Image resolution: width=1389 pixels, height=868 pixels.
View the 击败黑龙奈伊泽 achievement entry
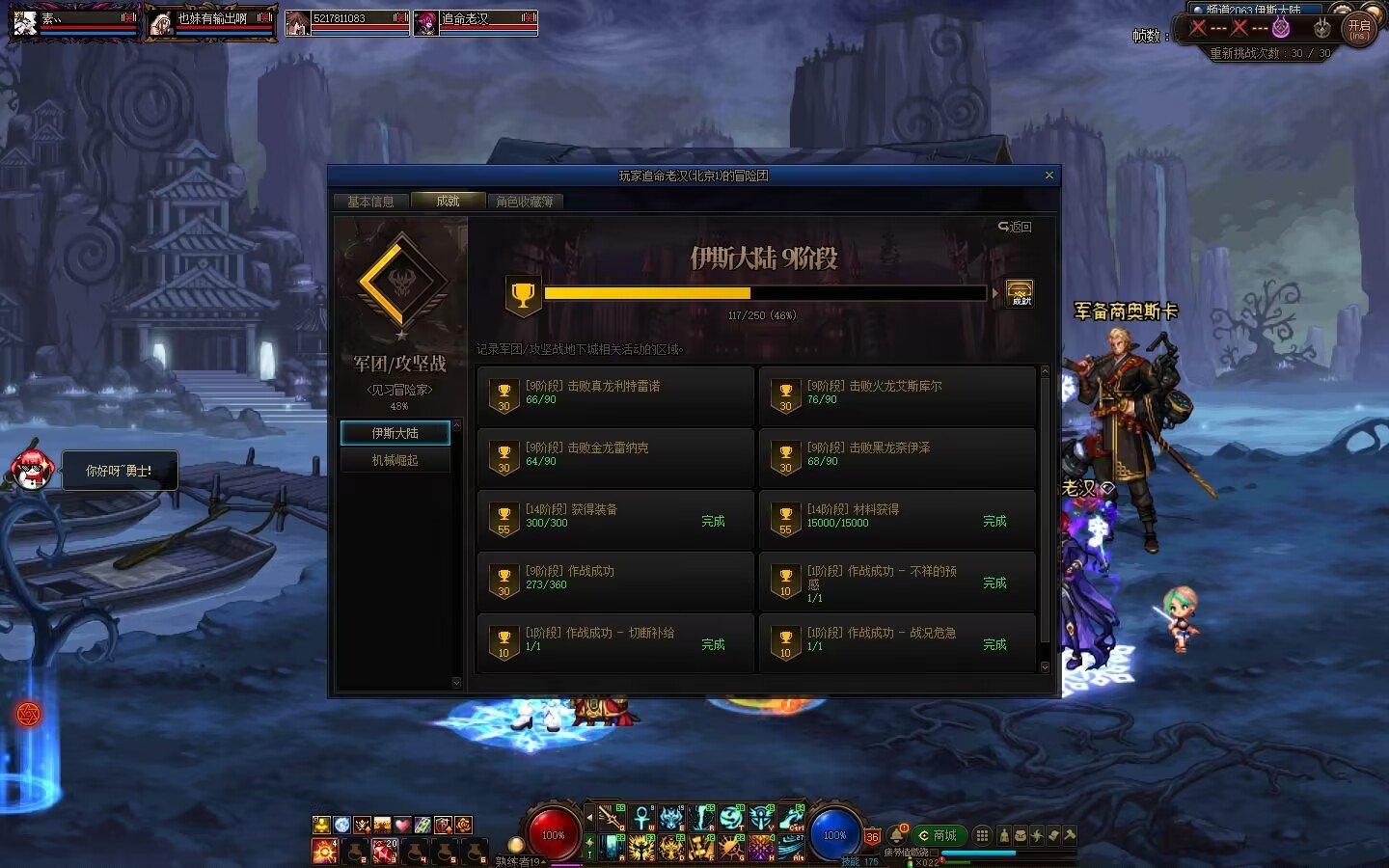coord(897,457)
